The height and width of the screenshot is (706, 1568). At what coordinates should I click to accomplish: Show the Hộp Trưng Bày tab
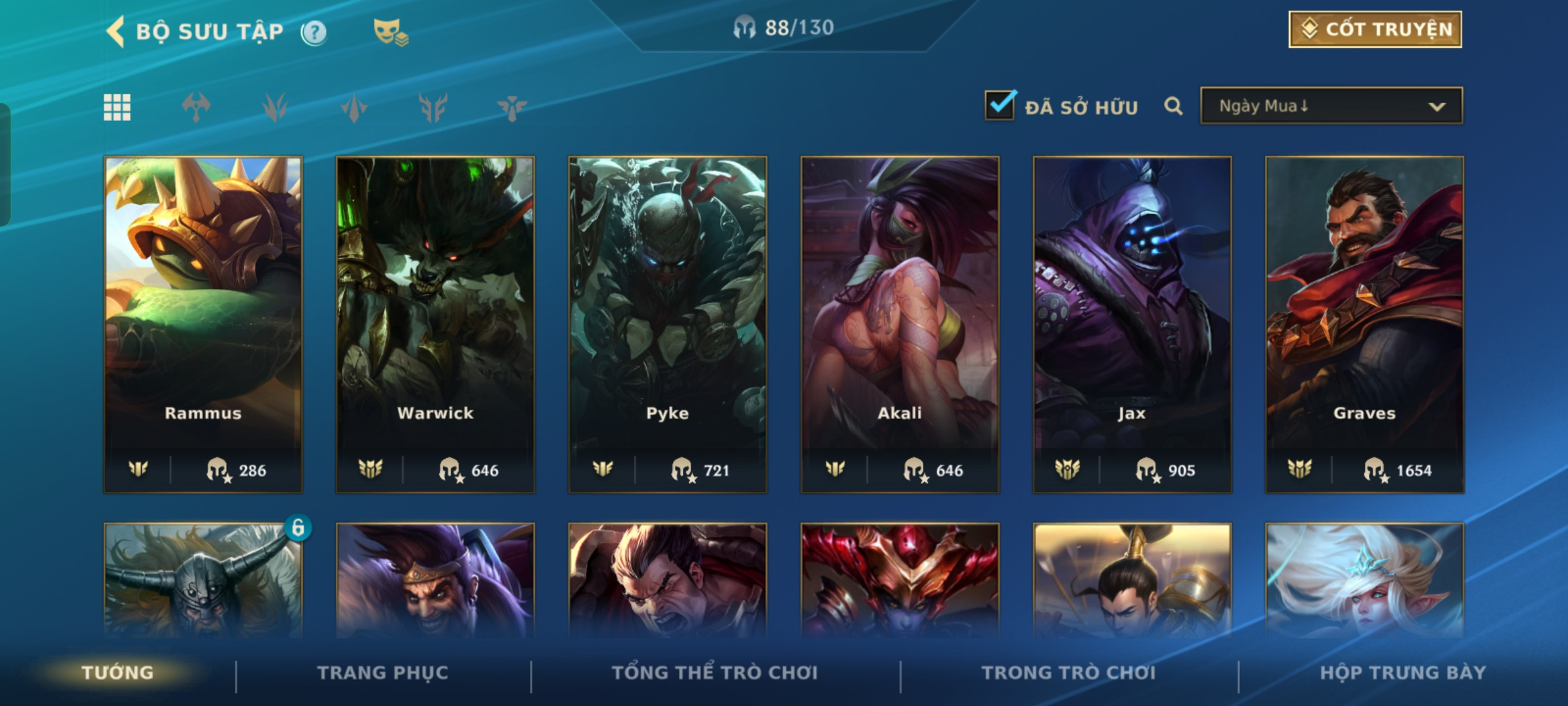1403,673
